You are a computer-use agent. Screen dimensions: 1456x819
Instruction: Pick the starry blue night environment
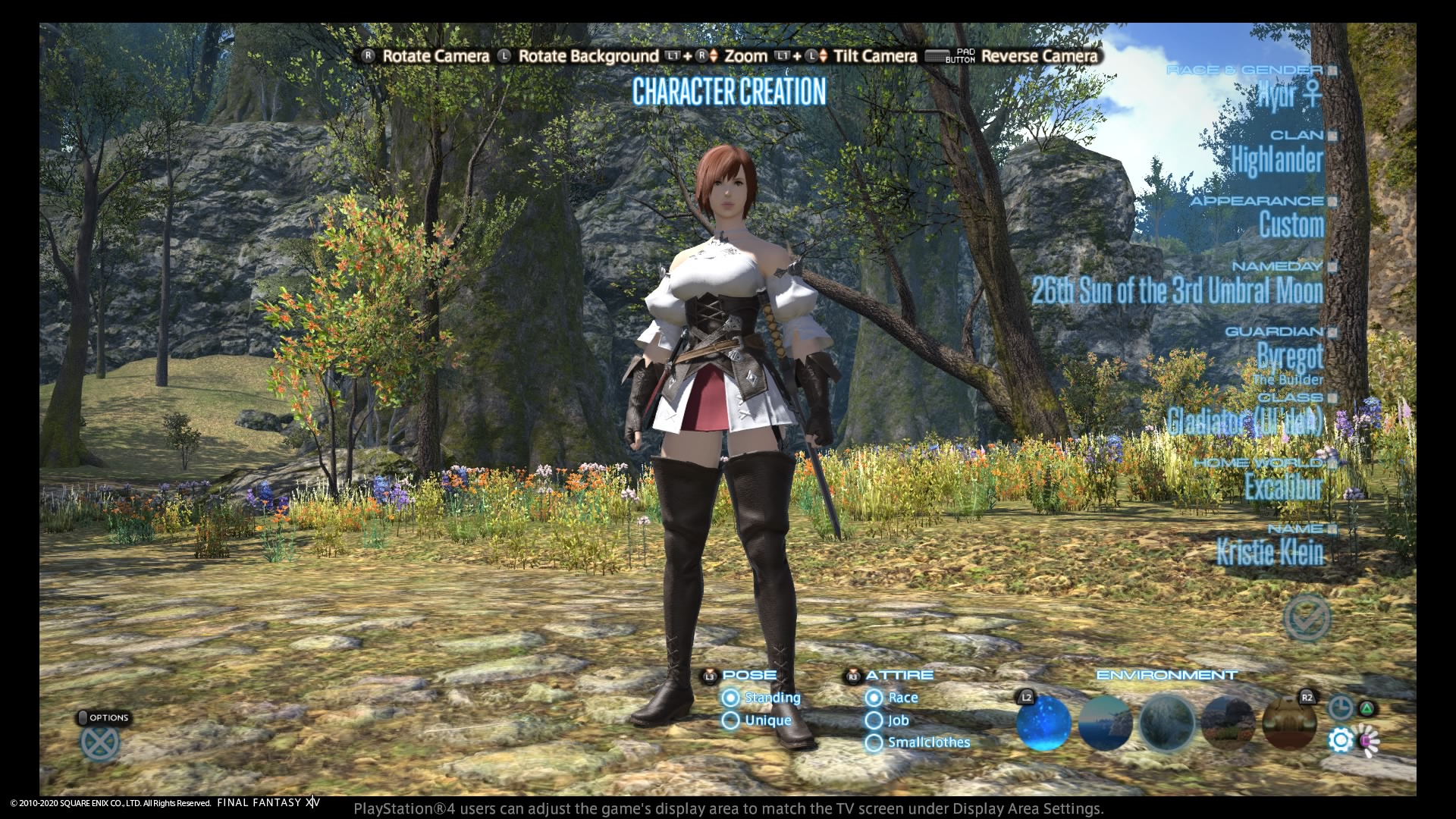coord(1043,723)
